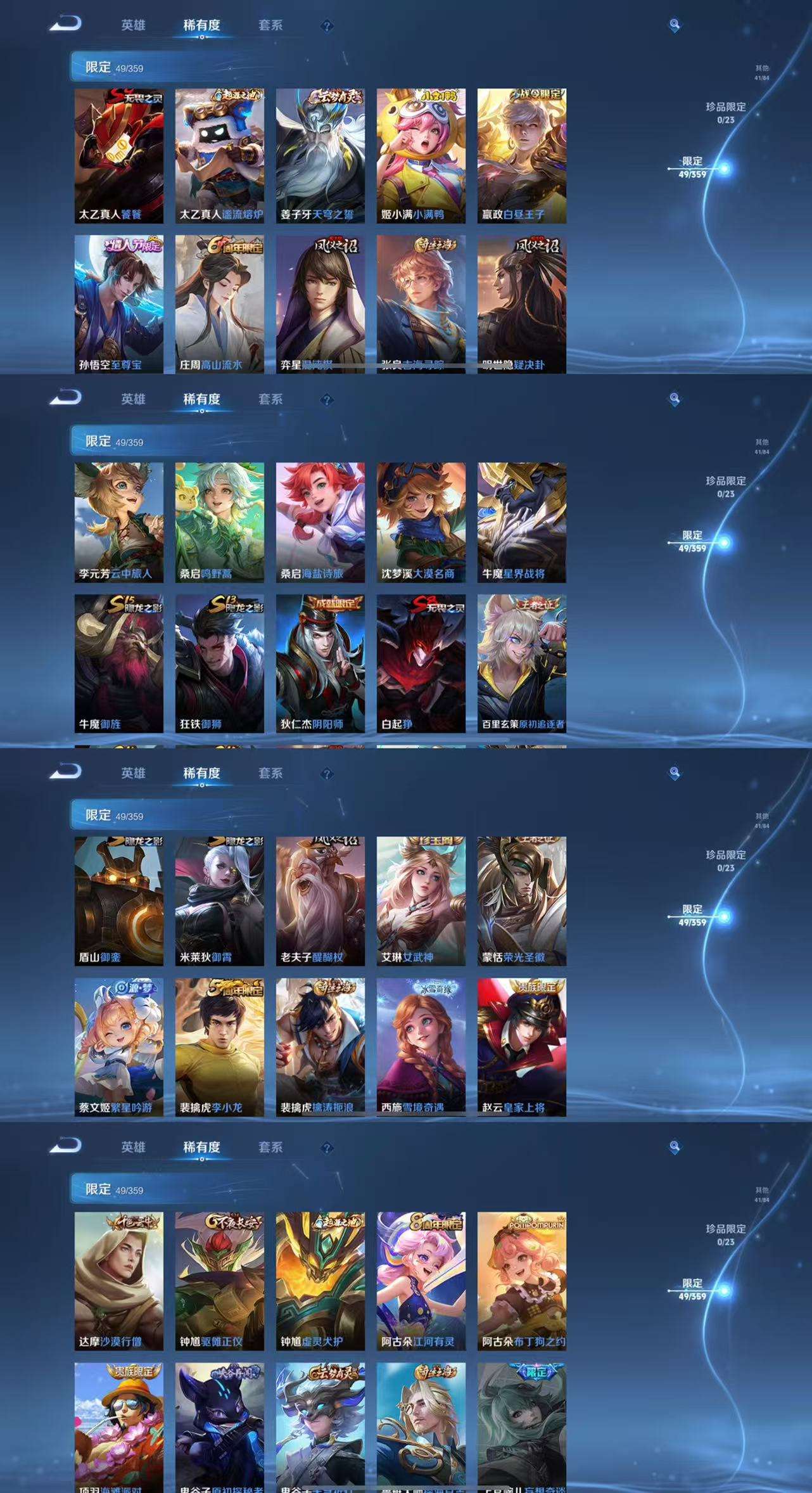View the 艾琳 女武神 skin card
This screenshot has height=1493, width=812.
click(421, 900)
